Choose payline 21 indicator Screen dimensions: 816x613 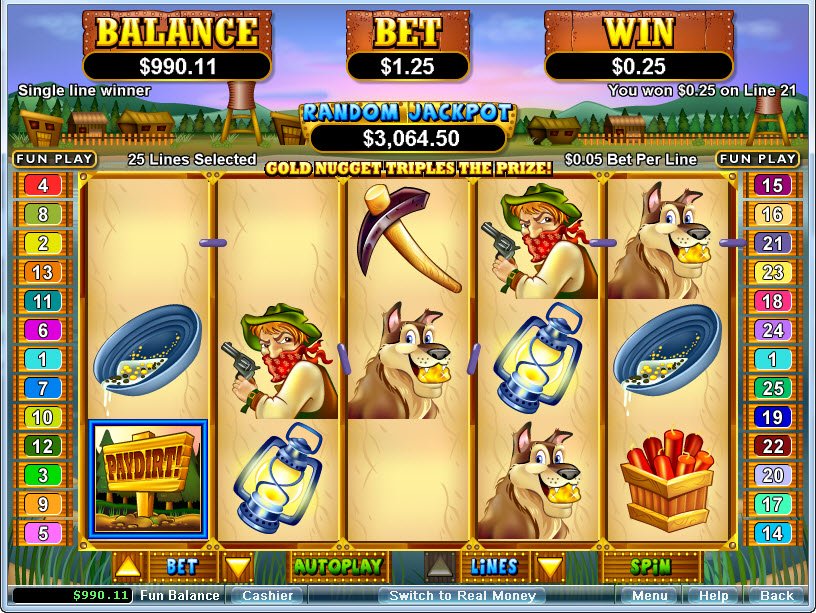click(772, 243)
